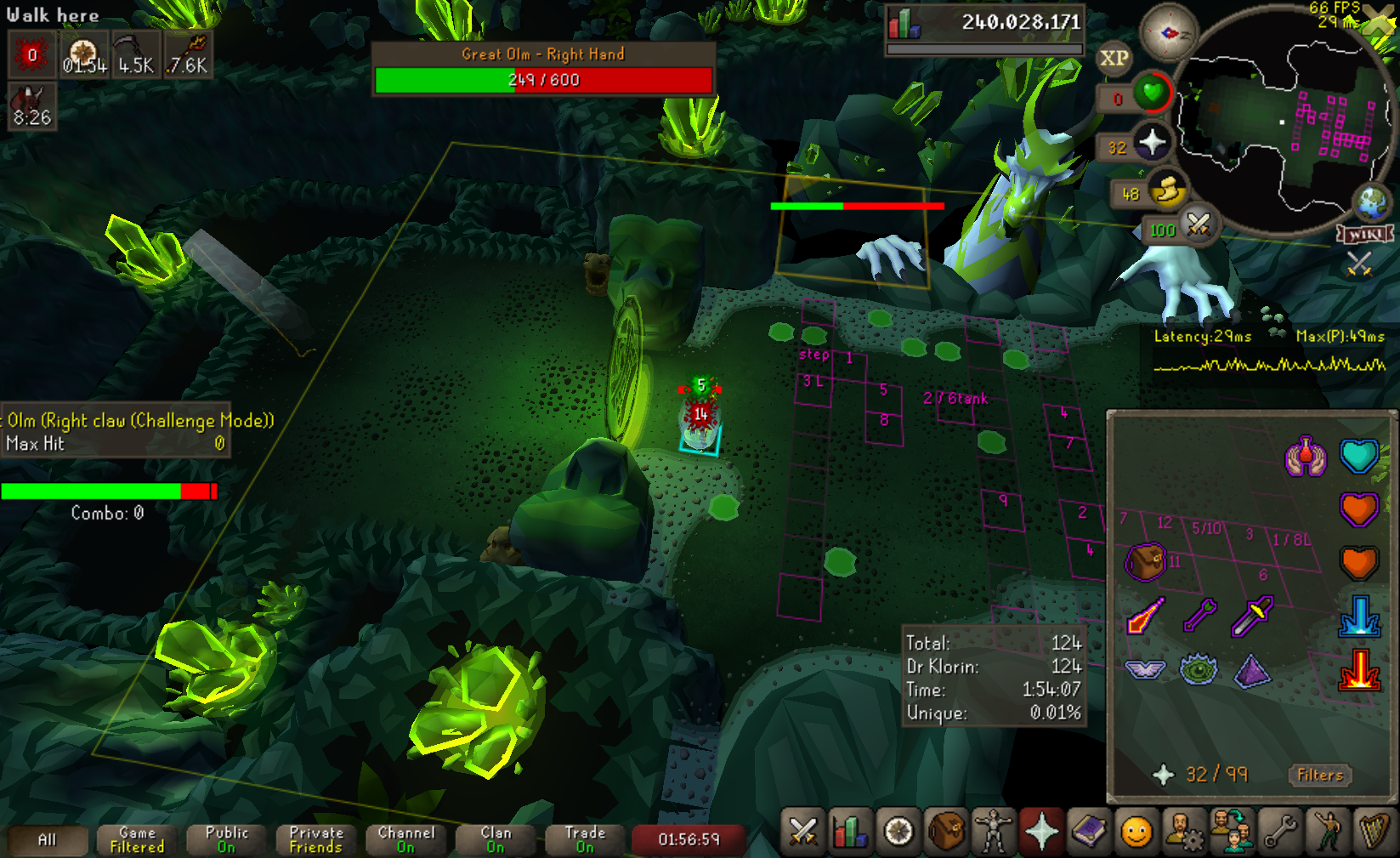
Task: Click the Filters button in prayer panel
Action: (x=1319, y=775)
